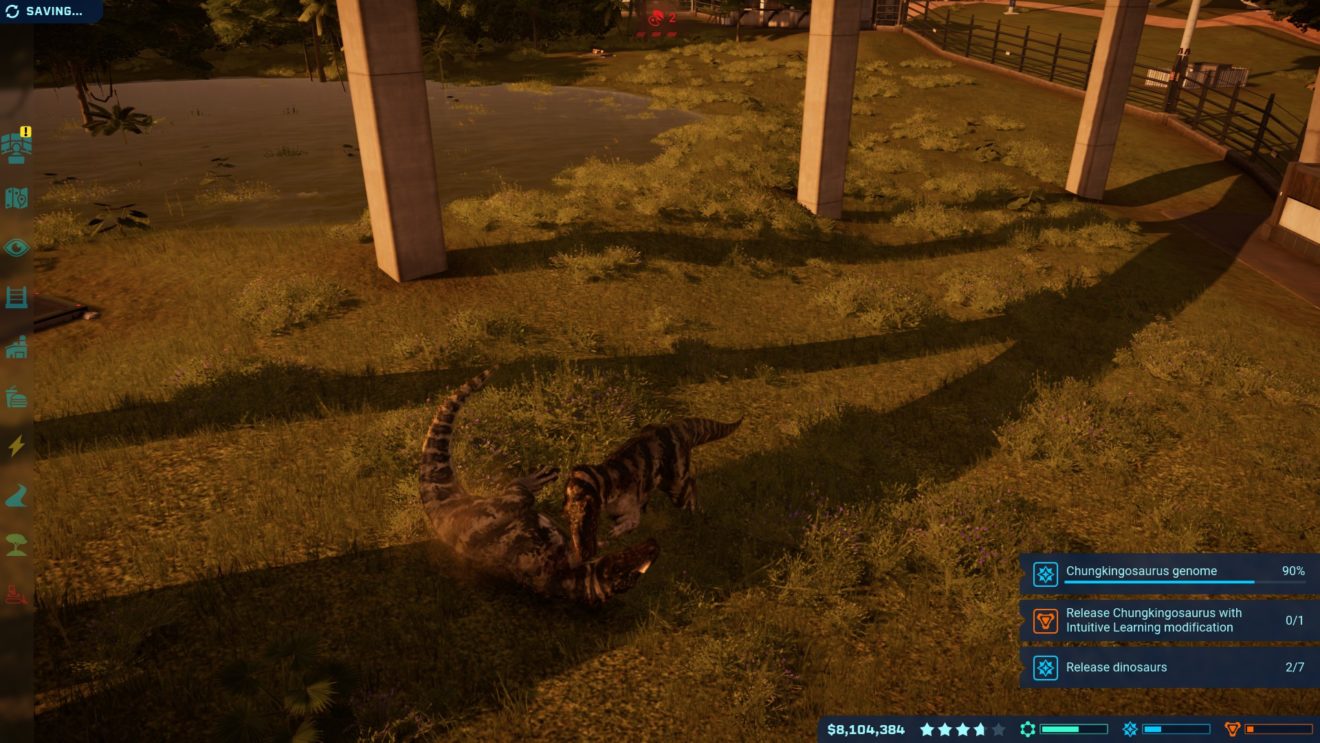This screenshot has width=1320, height=743.
Task: Open the burger and drink guest facilities category
Action: [17, 397]
